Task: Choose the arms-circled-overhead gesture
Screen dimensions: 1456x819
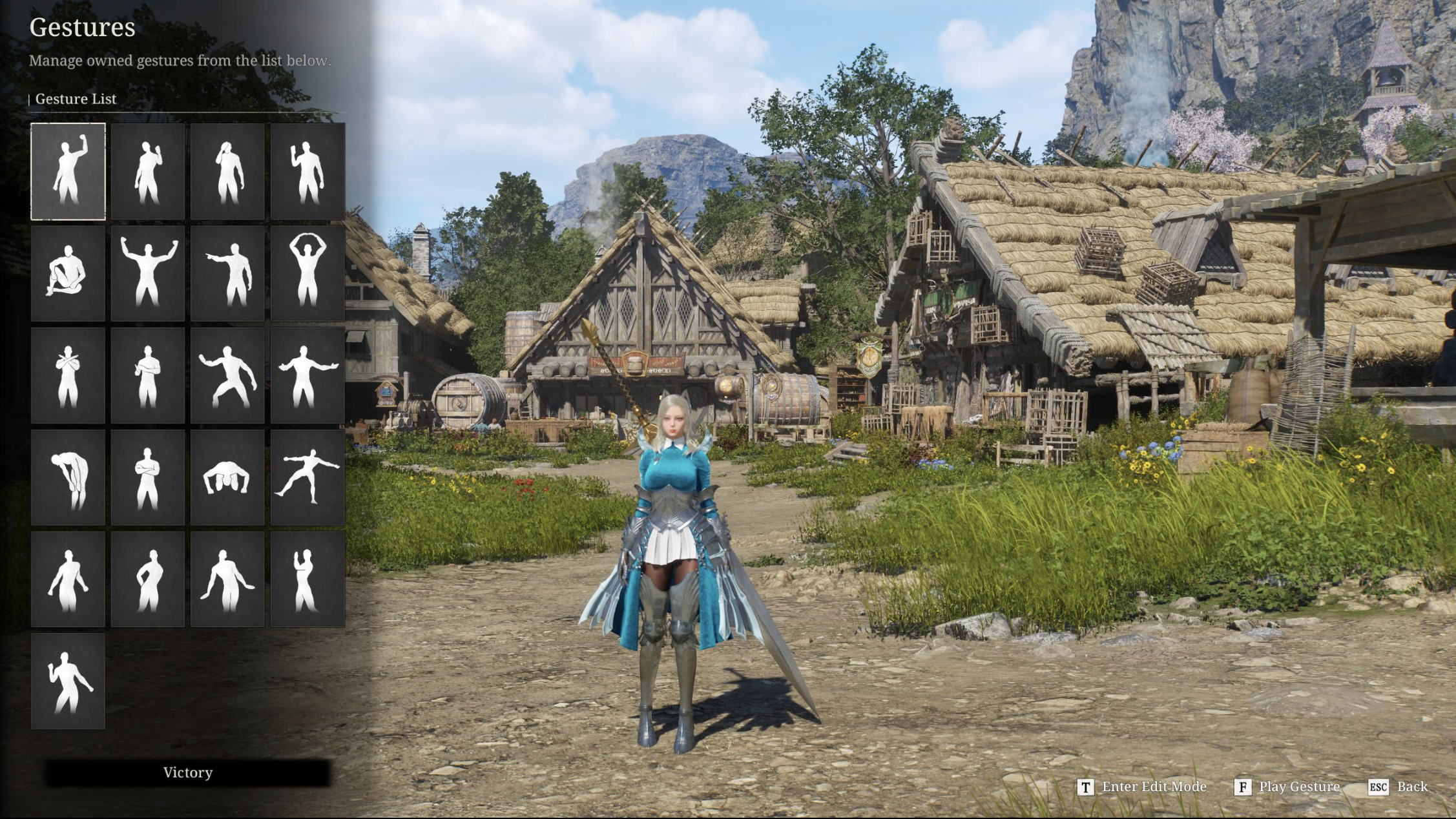Action: coord(307,273)
